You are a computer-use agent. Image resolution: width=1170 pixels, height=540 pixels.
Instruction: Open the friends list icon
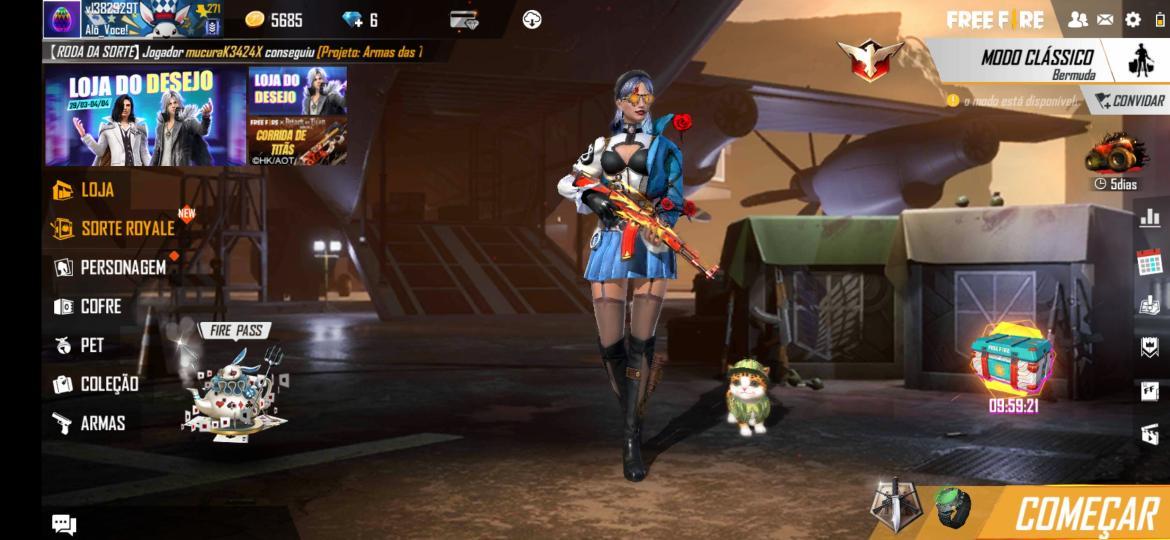coord(1077,19)
